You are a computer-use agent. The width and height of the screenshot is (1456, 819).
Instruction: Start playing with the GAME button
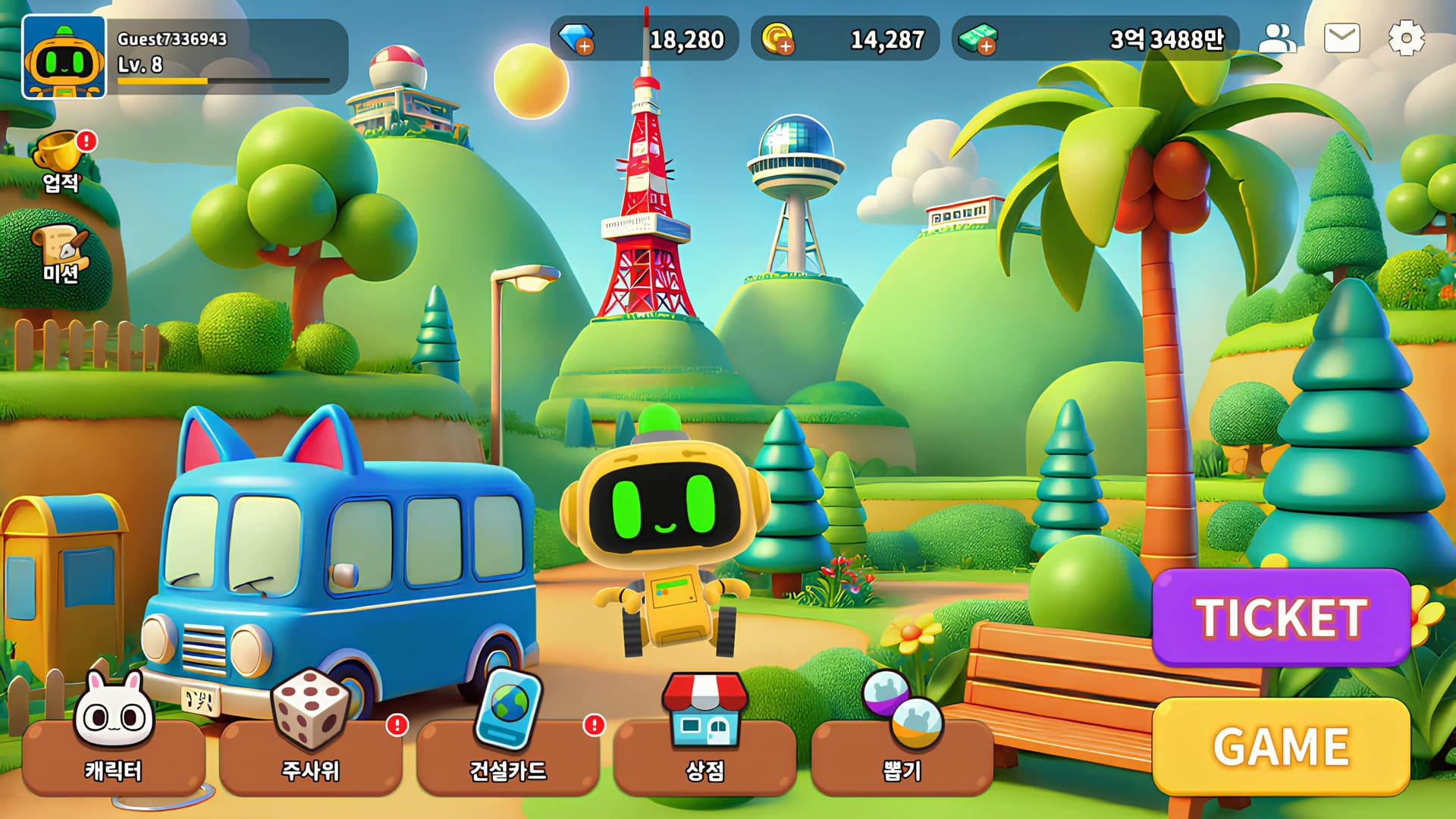pyautogui.click(x=1281, y=746)
